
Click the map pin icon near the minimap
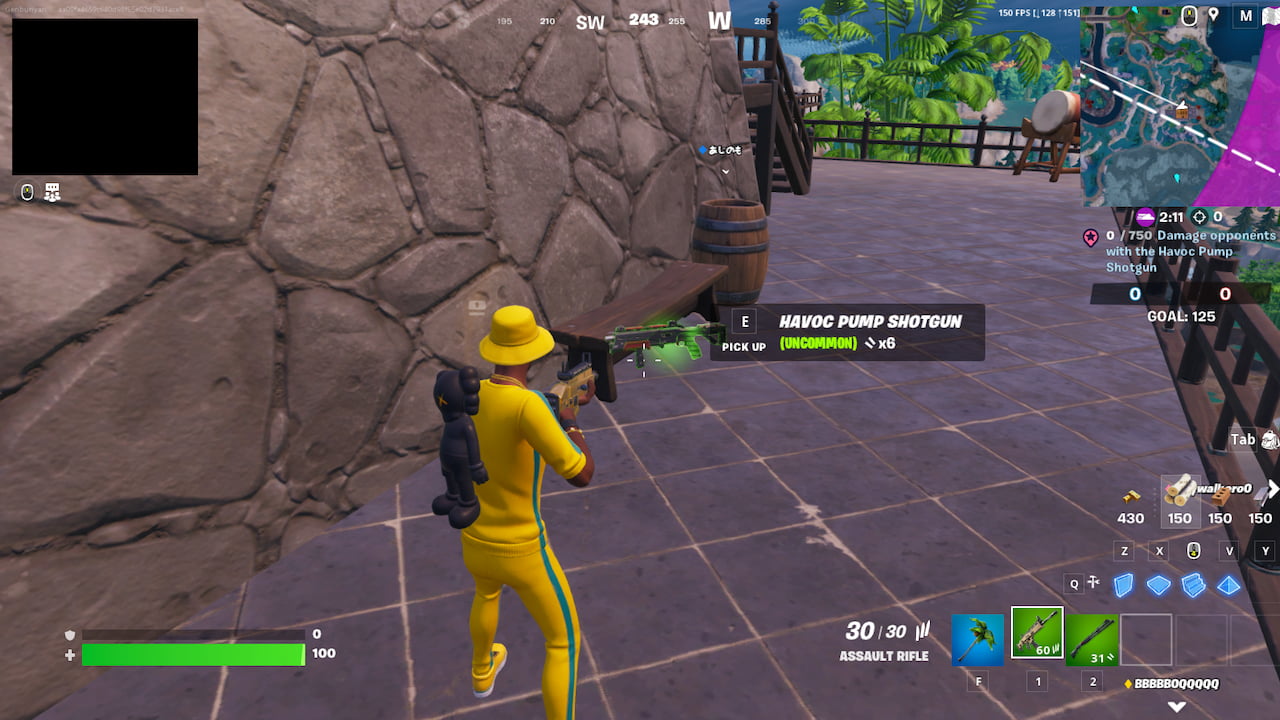pos(1213,15)
